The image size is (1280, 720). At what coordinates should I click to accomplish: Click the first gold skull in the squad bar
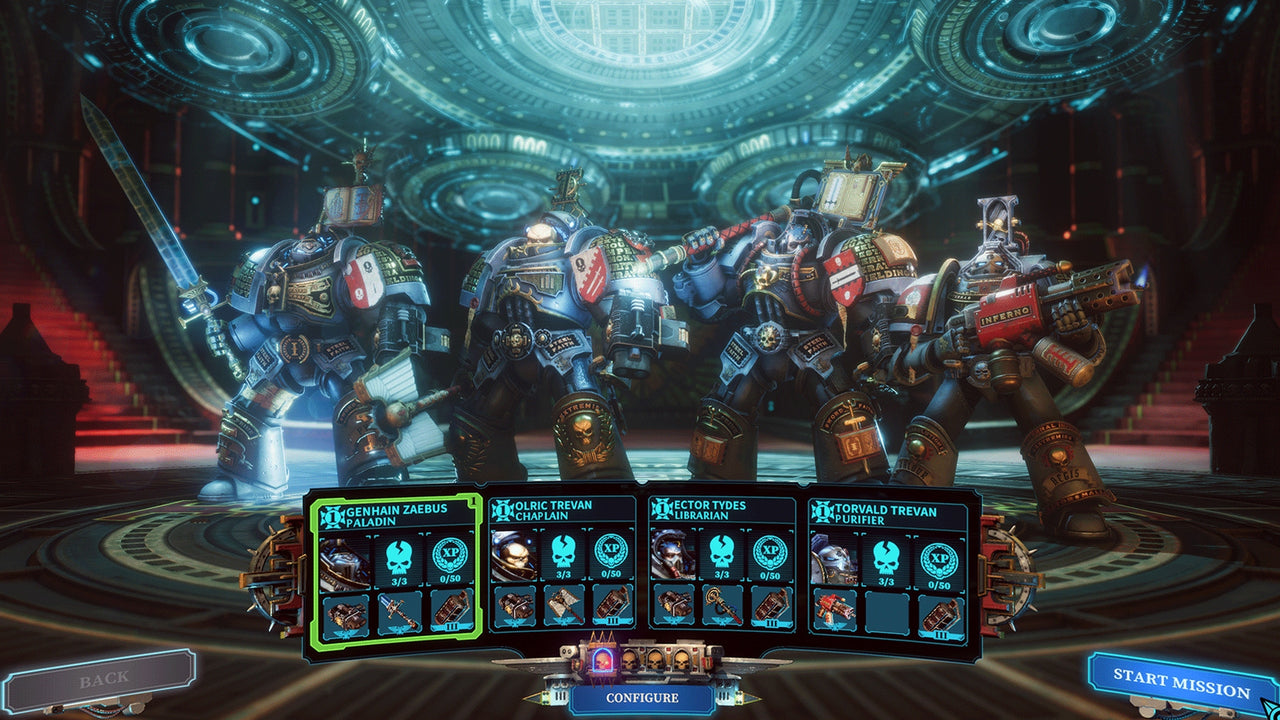[630, 660]
